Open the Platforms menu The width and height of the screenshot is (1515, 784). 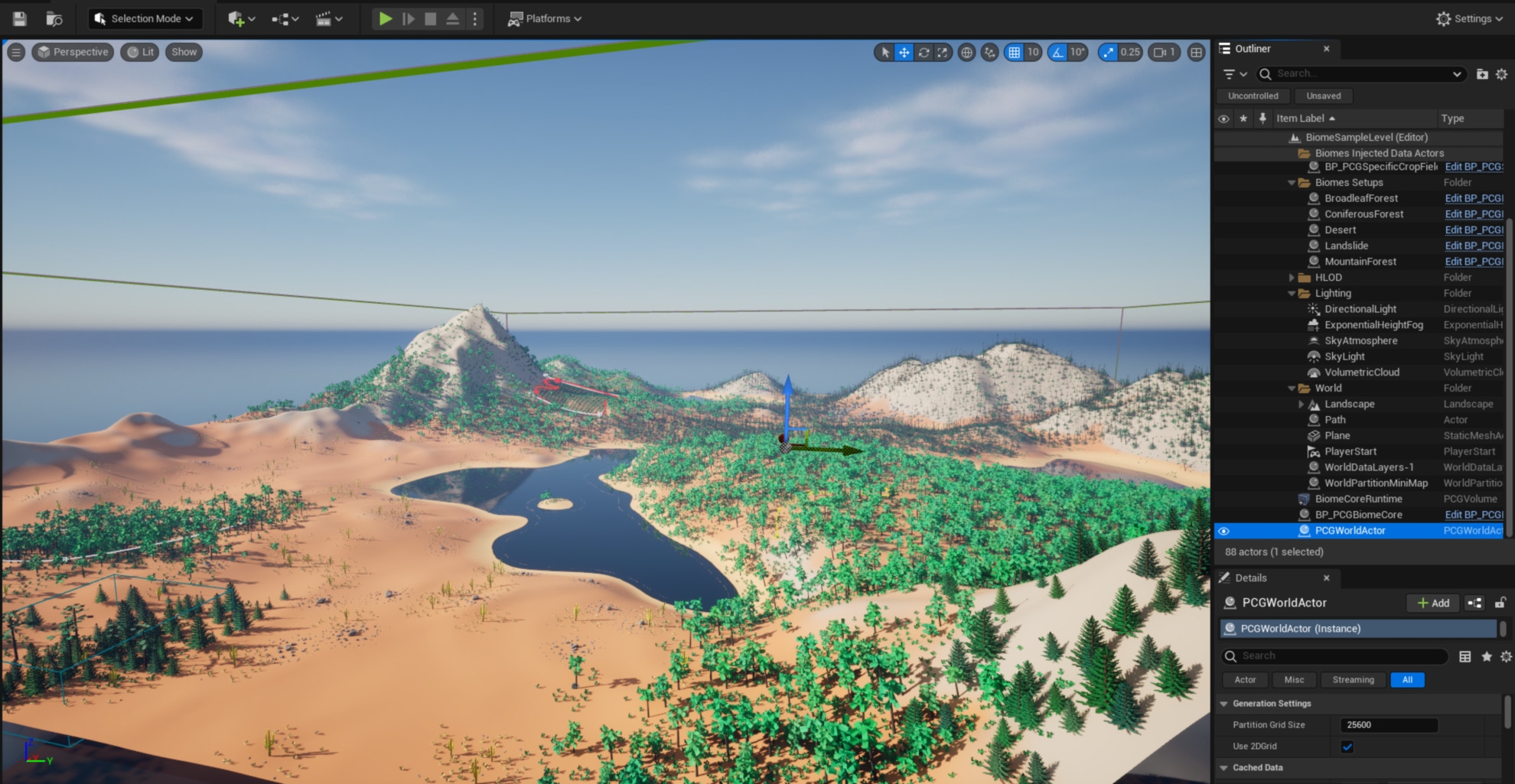point(545,18)
